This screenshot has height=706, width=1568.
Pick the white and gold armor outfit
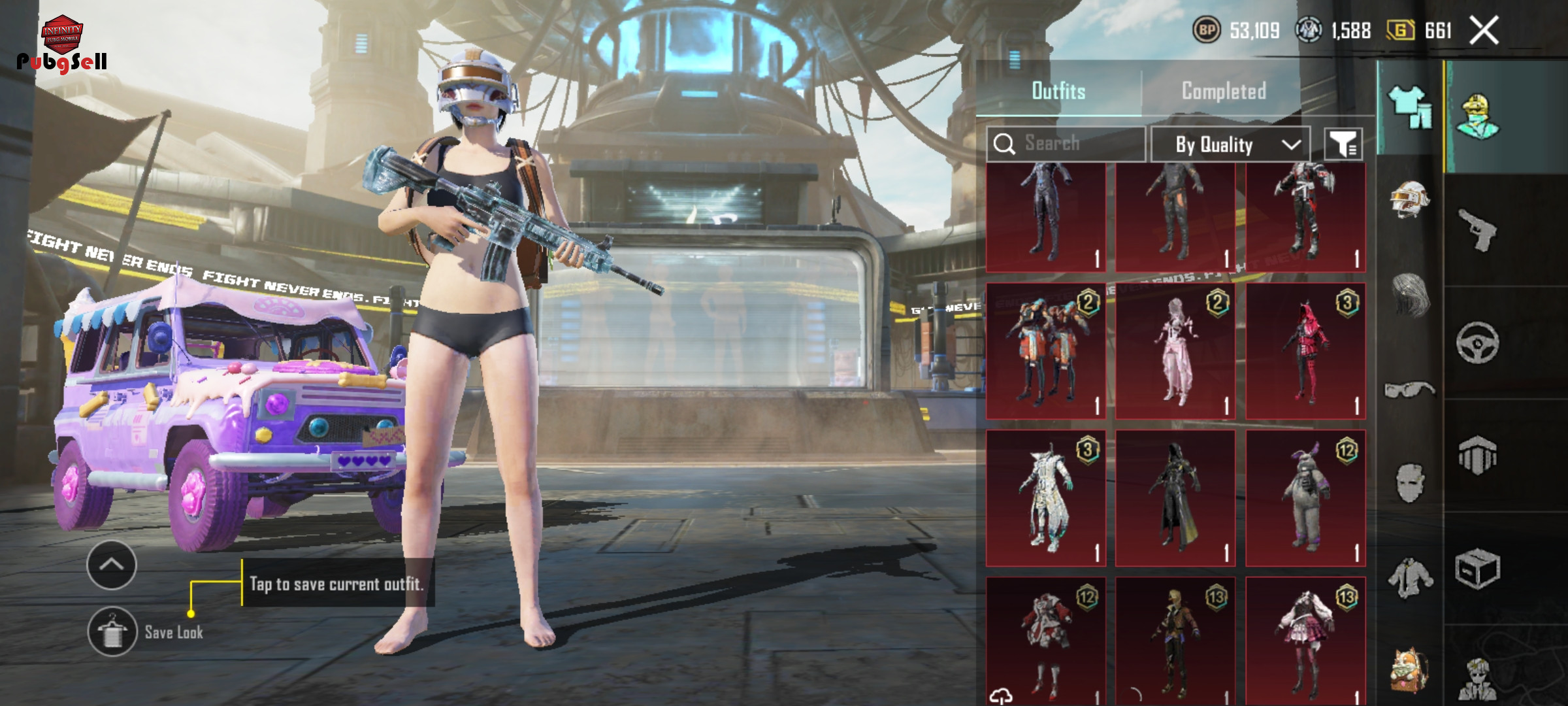coord(1045,498)
